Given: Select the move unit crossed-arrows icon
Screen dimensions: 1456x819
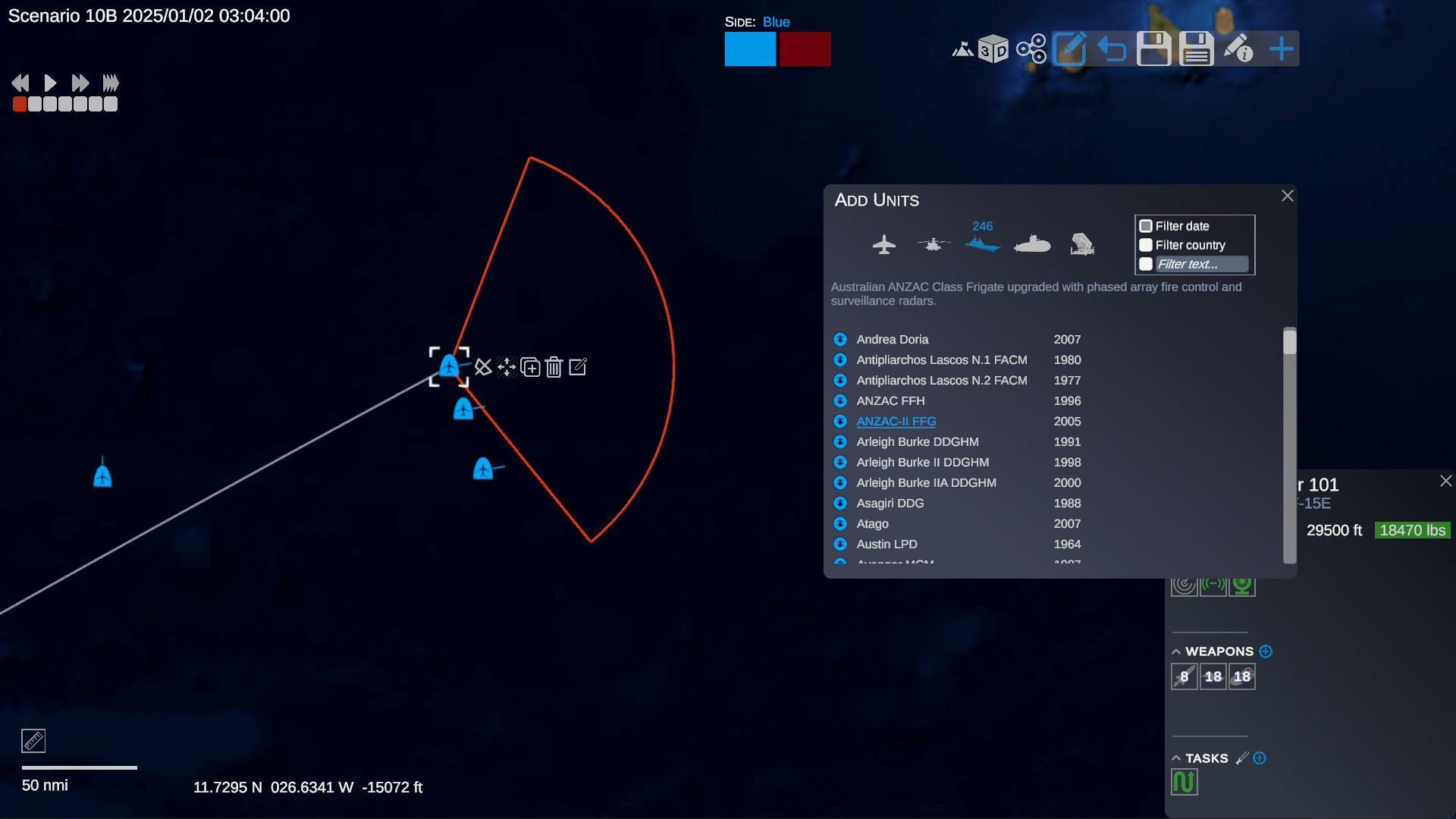Looking at the screenshot, I should [507, 367].
